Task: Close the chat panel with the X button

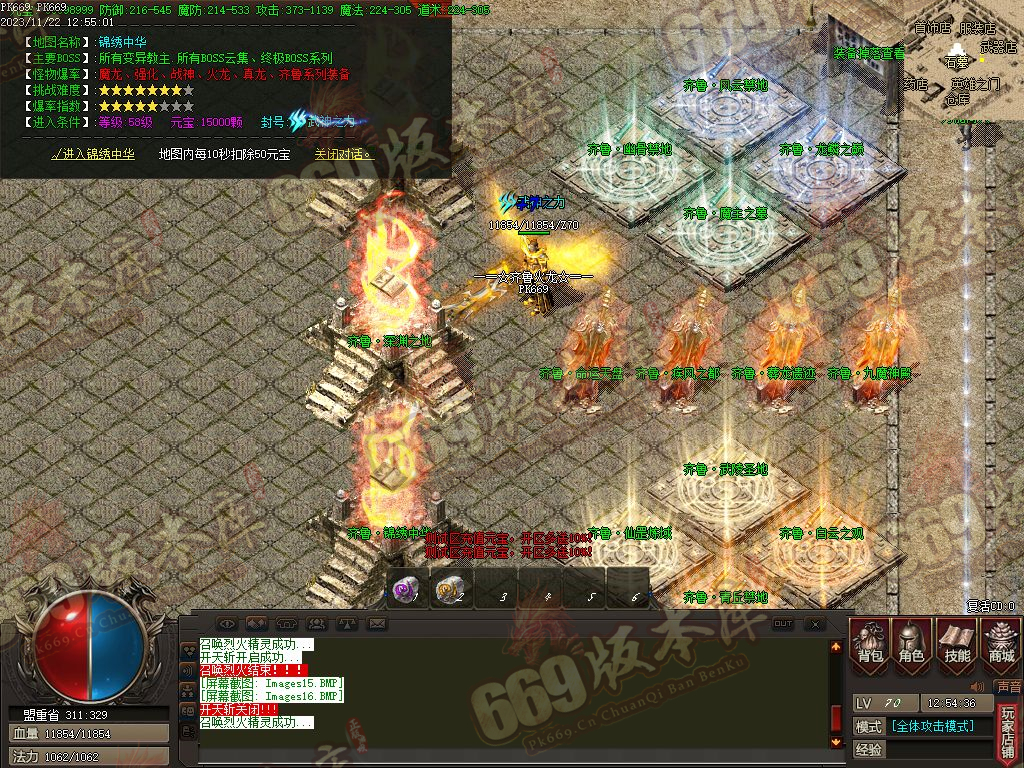Action: [x=815, y=624]
